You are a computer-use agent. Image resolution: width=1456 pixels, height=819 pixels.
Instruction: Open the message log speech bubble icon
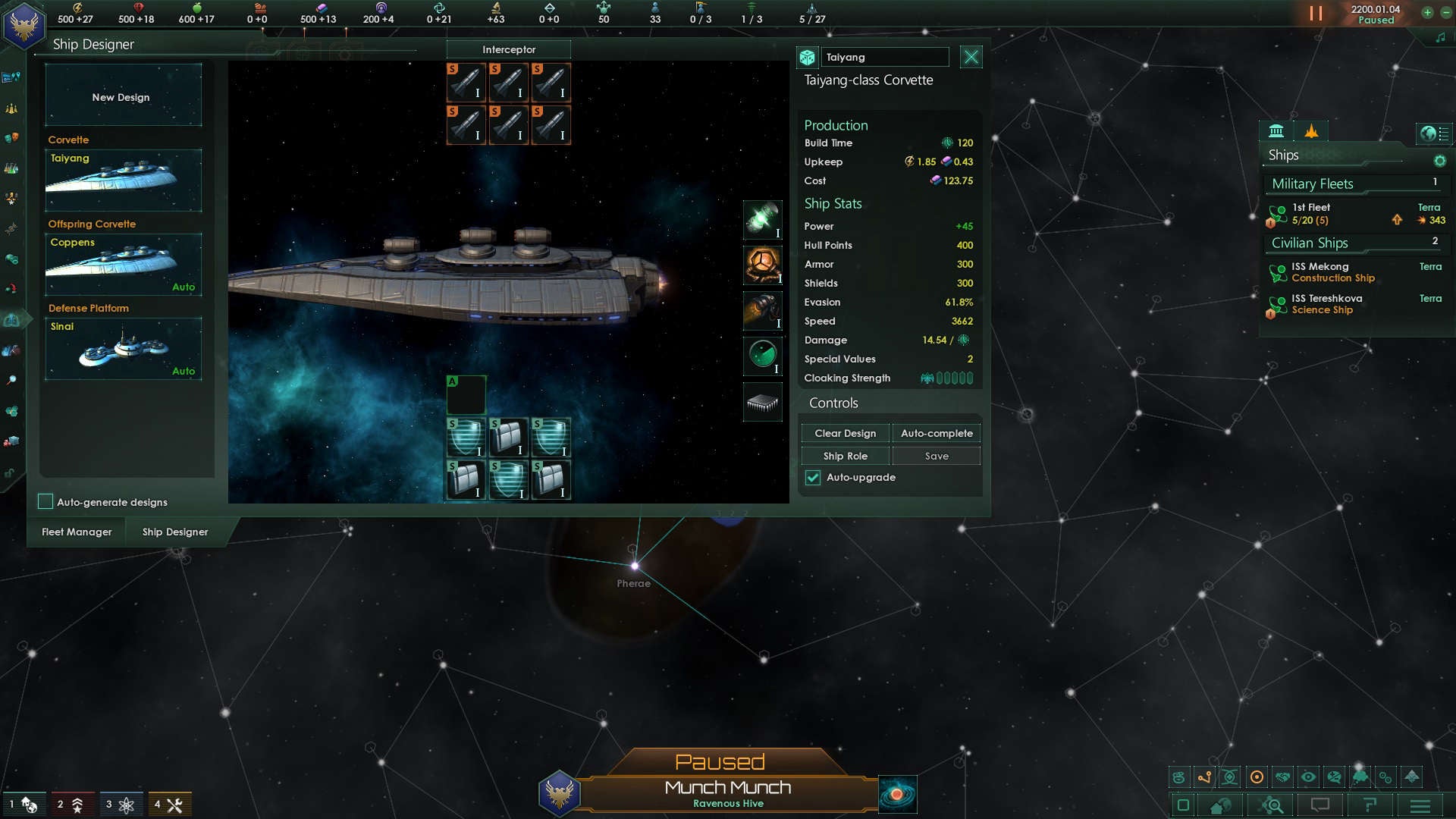tap(1320, 805)
